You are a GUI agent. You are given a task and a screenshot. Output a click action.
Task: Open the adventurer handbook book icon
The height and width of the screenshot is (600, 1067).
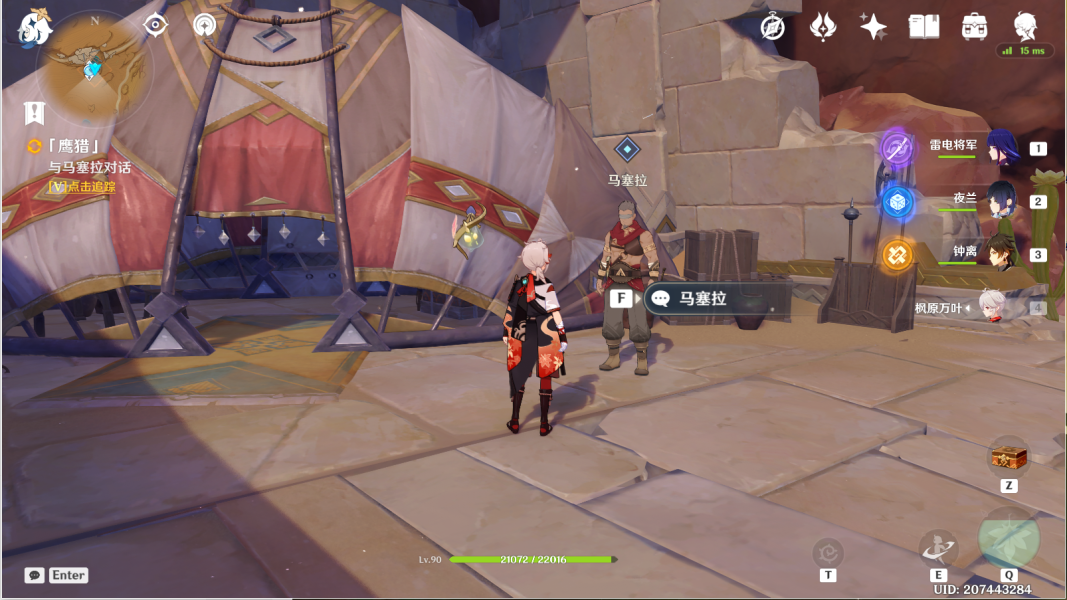(923, 27)
